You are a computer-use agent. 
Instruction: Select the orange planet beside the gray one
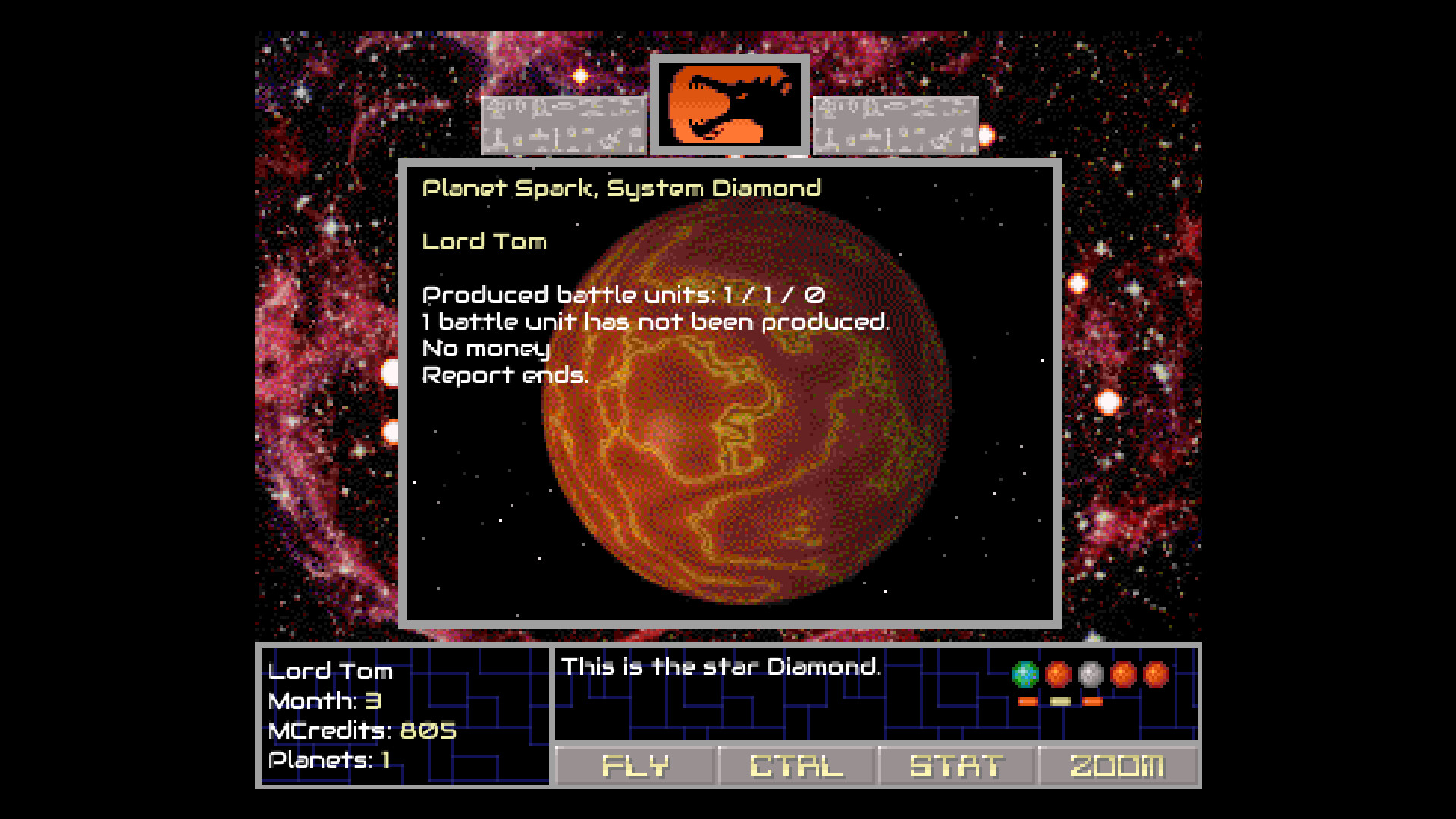point(1123,674)
